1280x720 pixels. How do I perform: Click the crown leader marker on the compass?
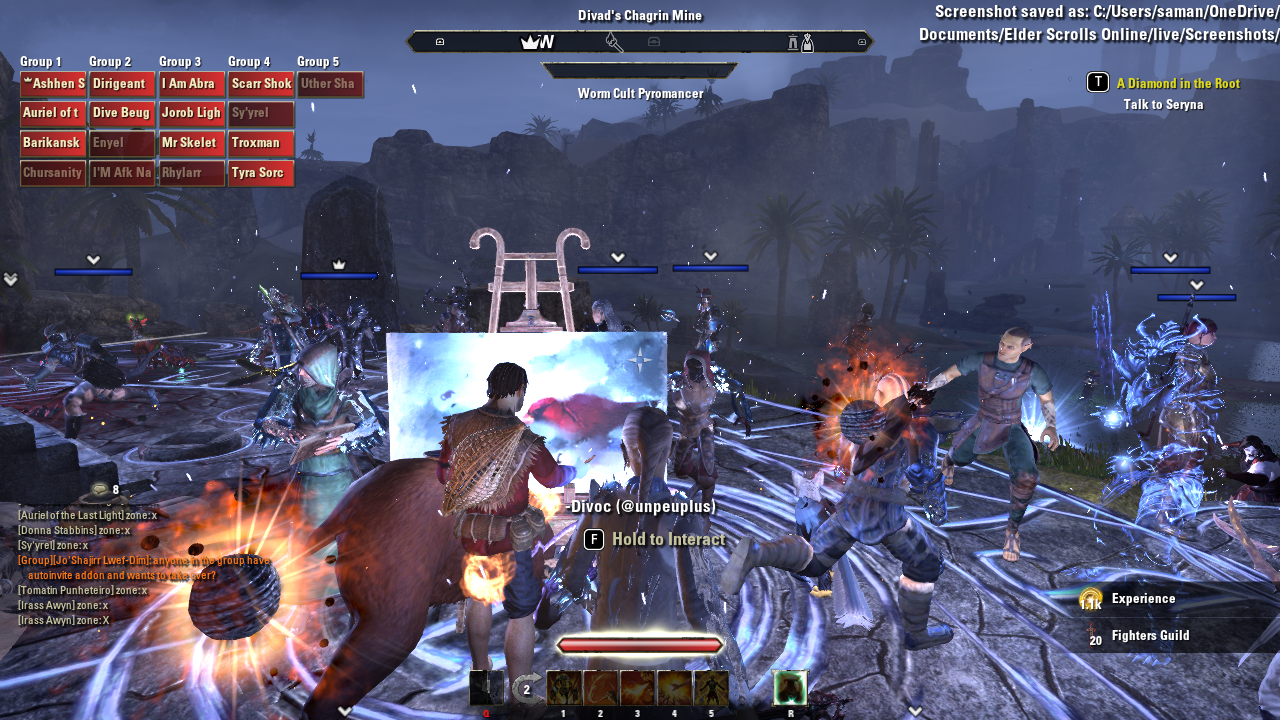coord(530,42)
